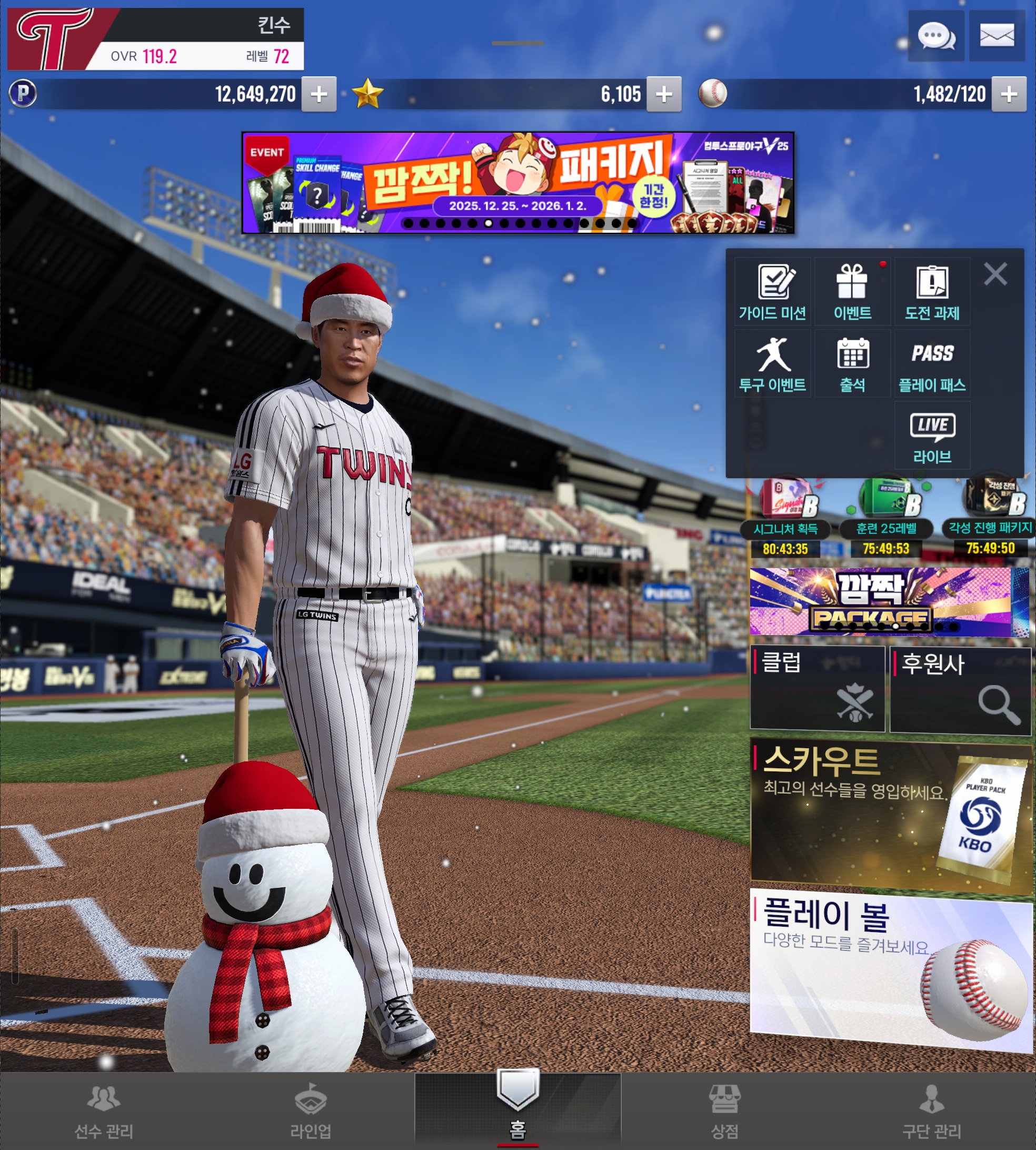Viewport: 1036px width, 1150px height.
Task: Open 도전 과제 challenge tasks
Action: (x=932, y=292)
